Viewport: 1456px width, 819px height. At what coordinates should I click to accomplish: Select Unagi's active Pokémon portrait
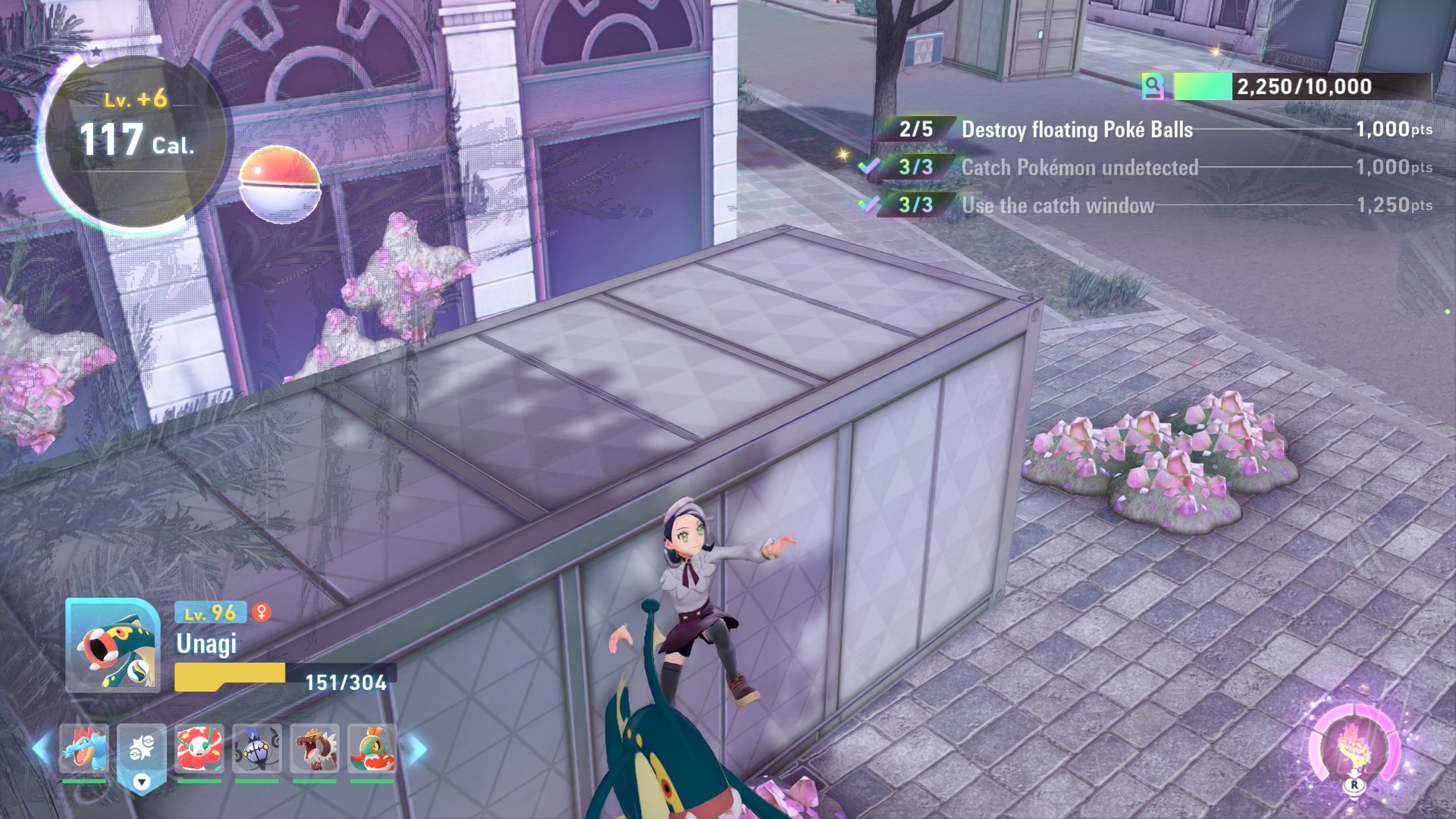click(112, 645)
